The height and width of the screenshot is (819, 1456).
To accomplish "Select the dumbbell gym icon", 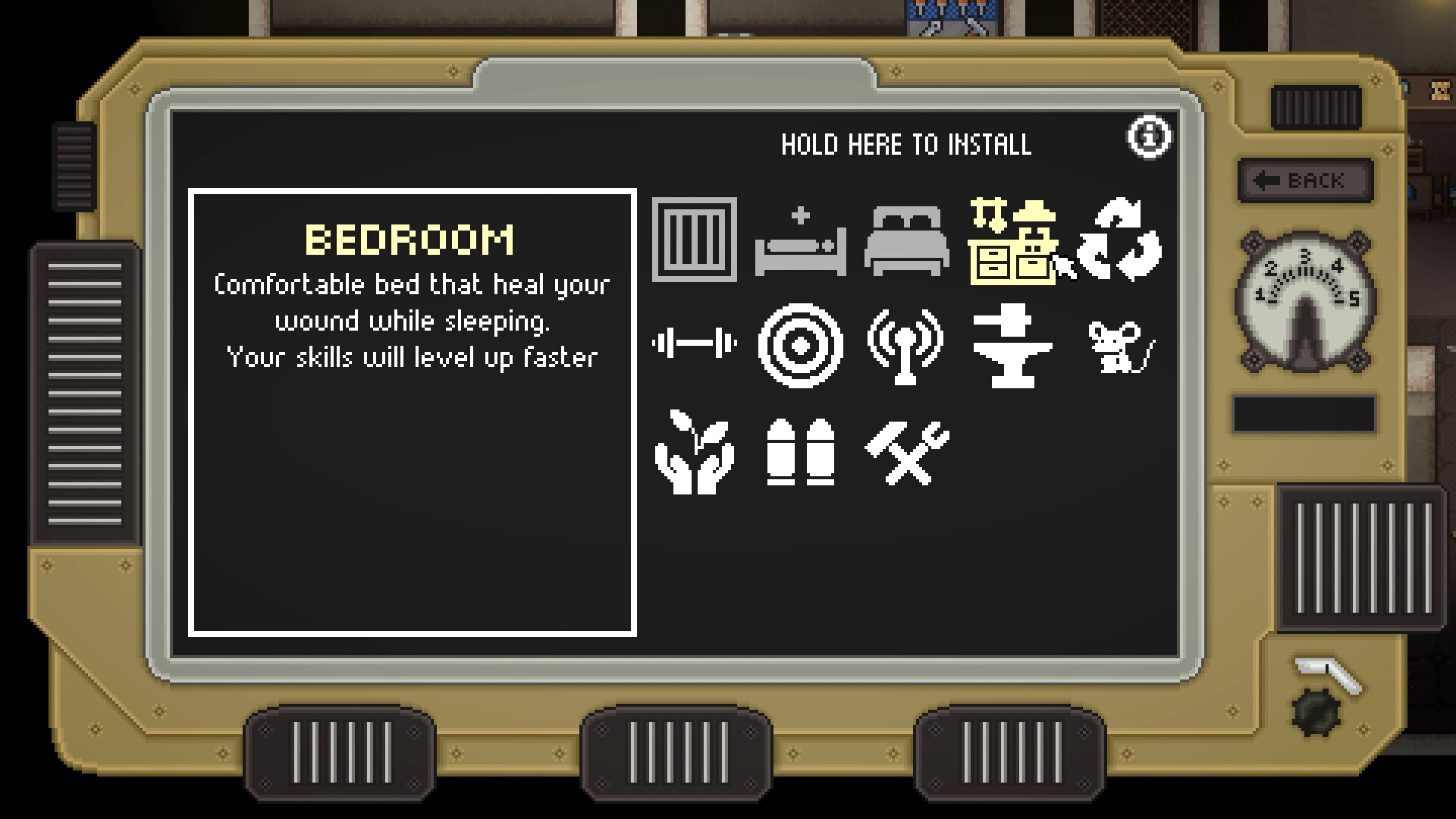I will click(x=694, y=344).
